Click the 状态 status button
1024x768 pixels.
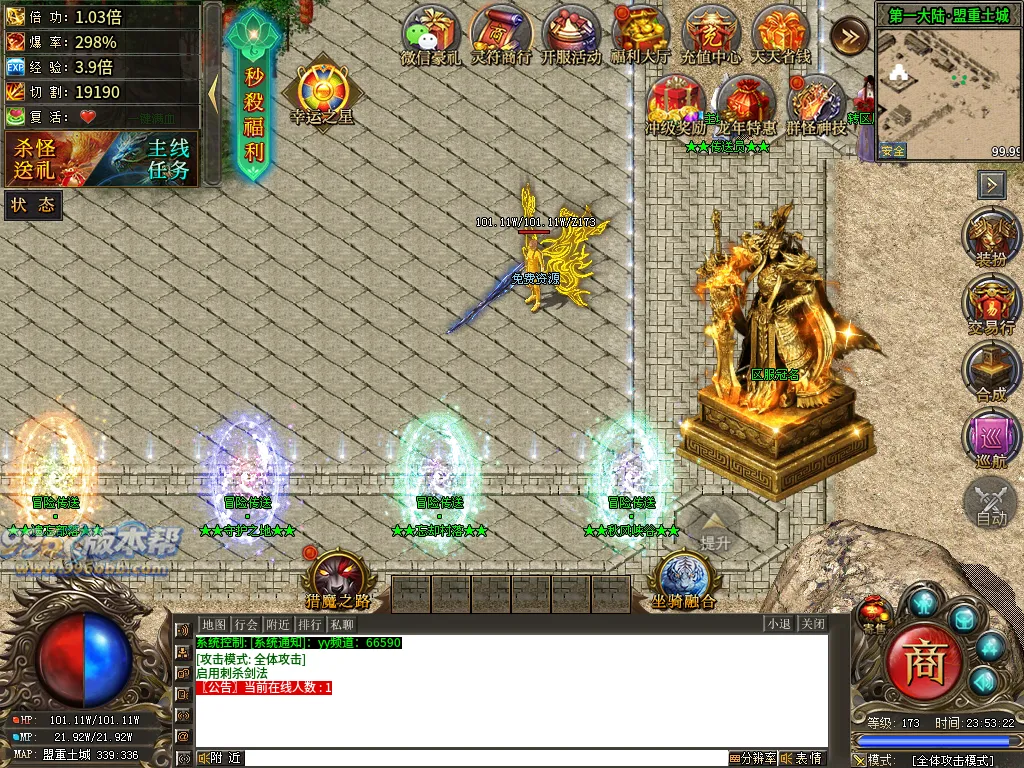33,205
